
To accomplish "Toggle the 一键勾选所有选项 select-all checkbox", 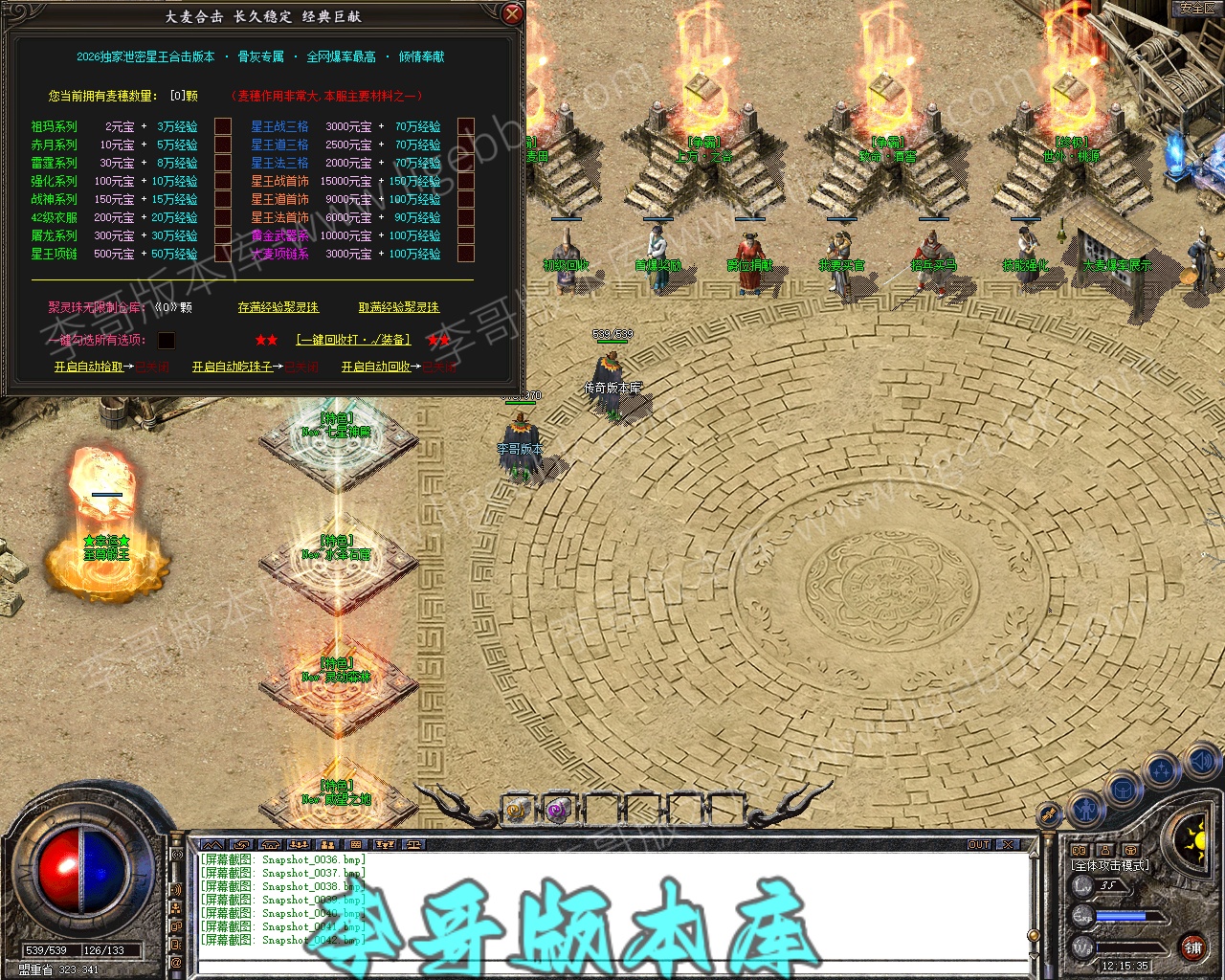I will (167, 341).
